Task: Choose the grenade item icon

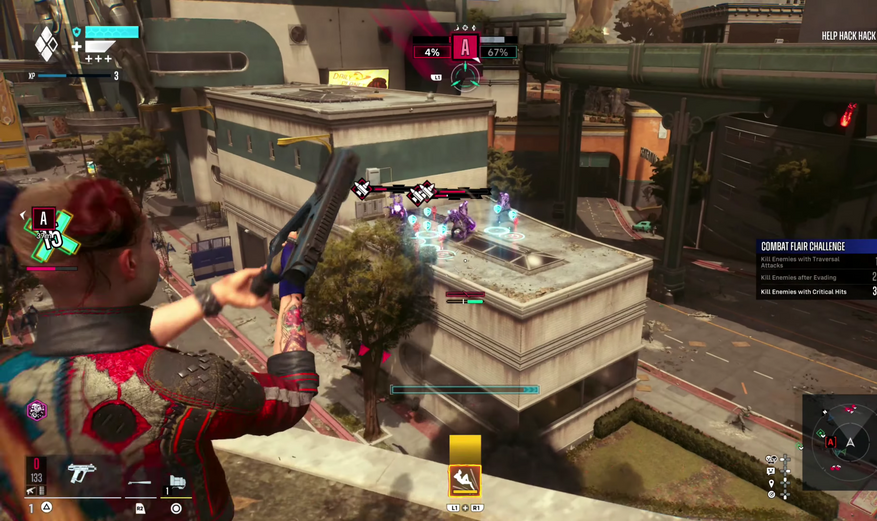Action: pyautogui.click(x=177, y=482)
